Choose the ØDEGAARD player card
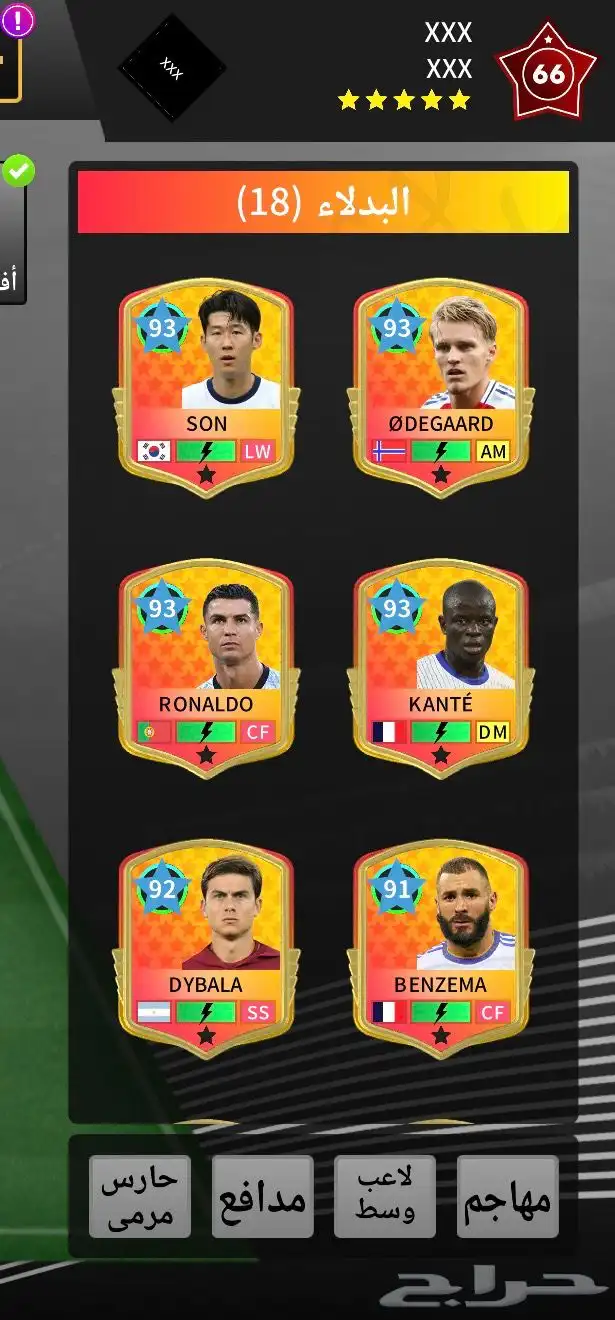This screenshot has width=615, height=1320. [x=441, y=390]
